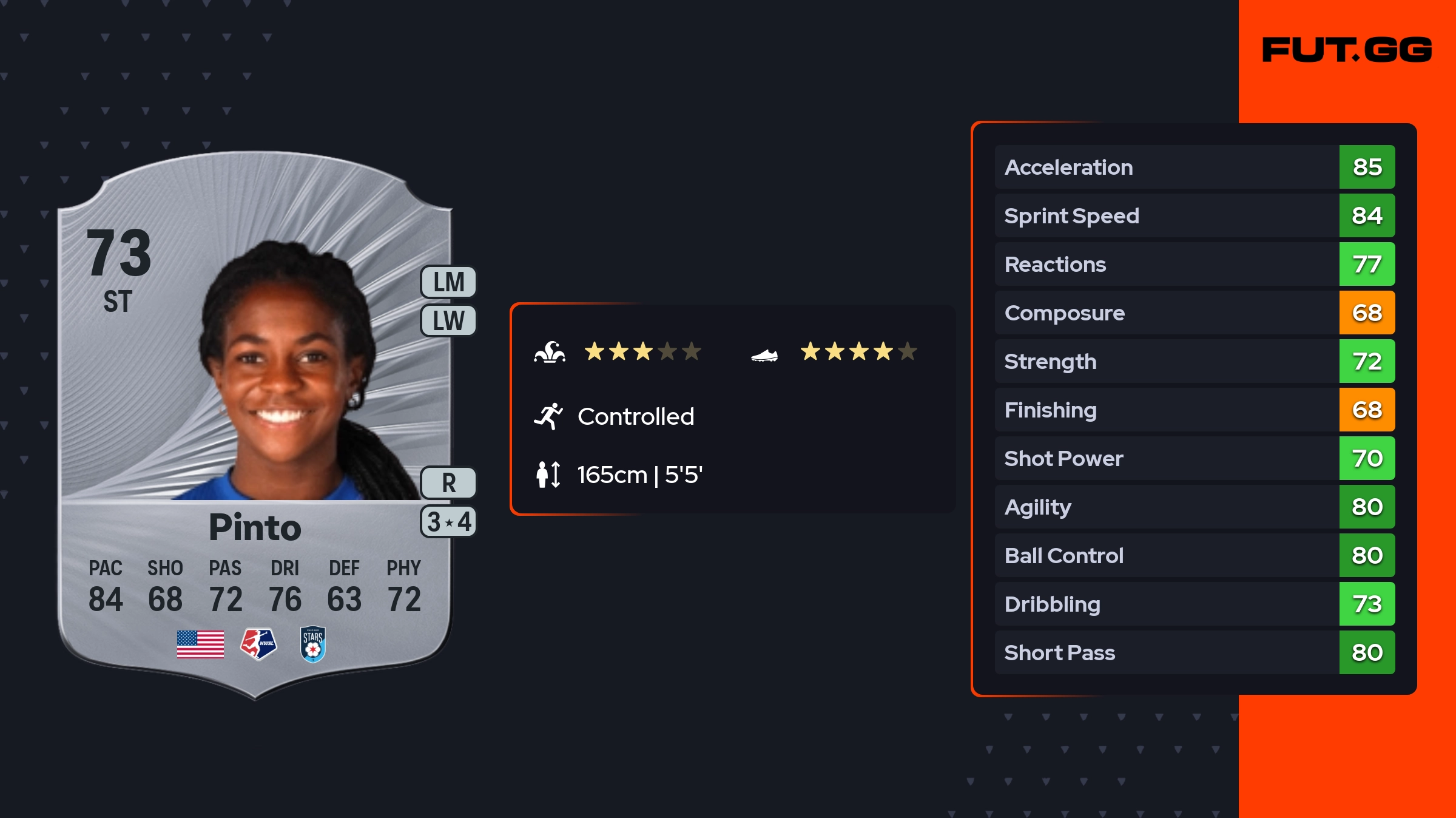
Task: Click the R preferred foot badge
Action: pyautogui.click(x=448, y=483)
